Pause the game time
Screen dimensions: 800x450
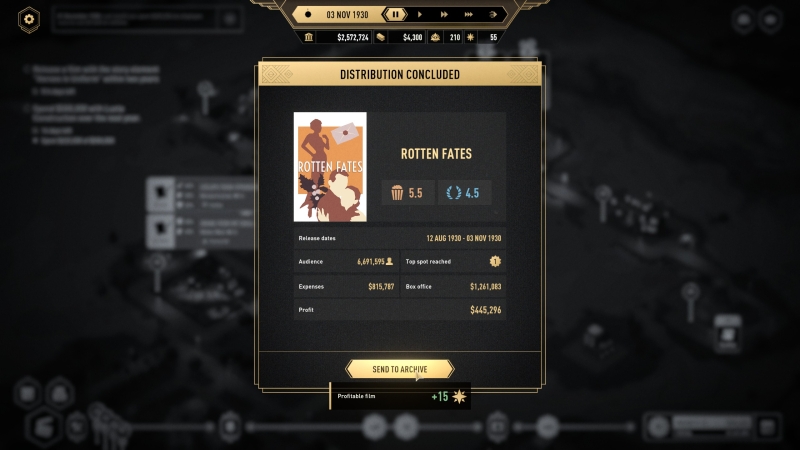(x=396, y=14)
